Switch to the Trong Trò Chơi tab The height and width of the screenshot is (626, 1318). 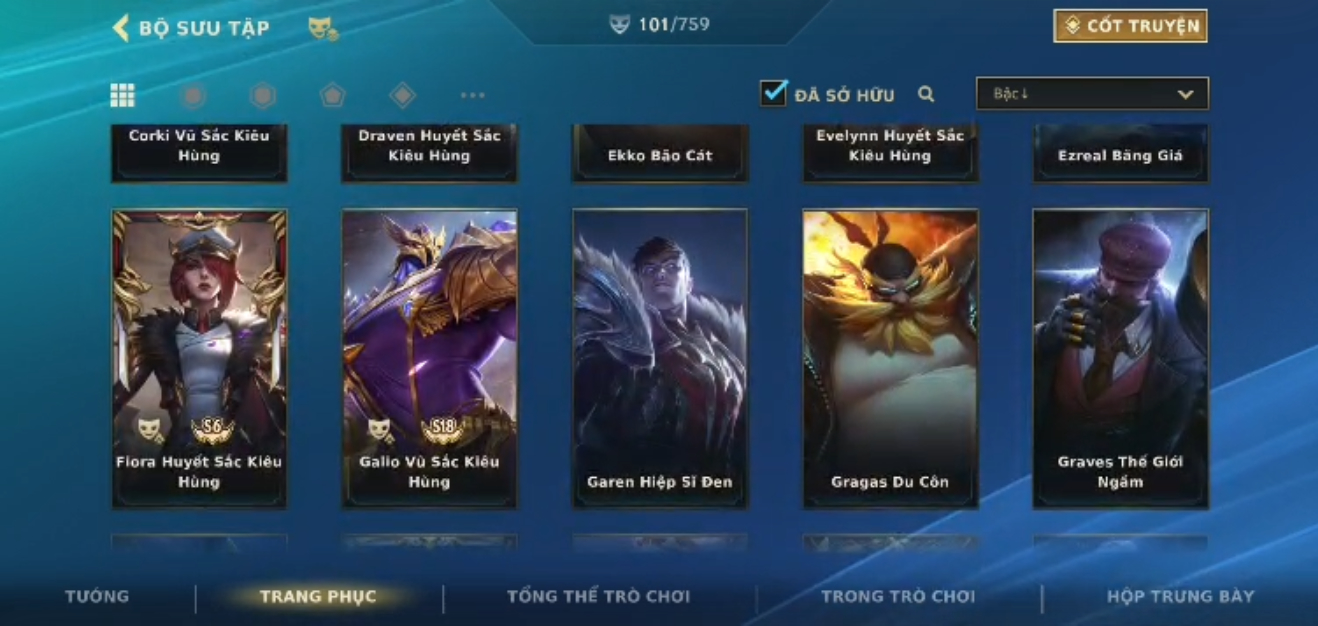[x=898, y=596]
